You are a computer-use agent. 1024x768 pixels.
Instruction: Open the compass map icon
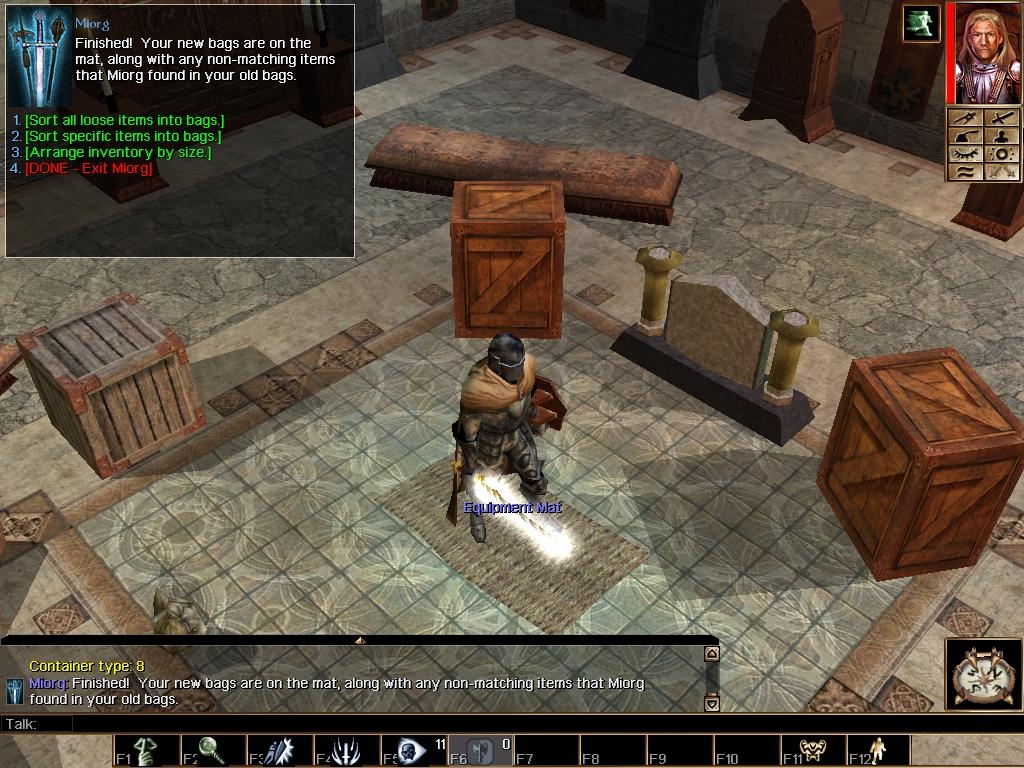click(x=982, y=675)
